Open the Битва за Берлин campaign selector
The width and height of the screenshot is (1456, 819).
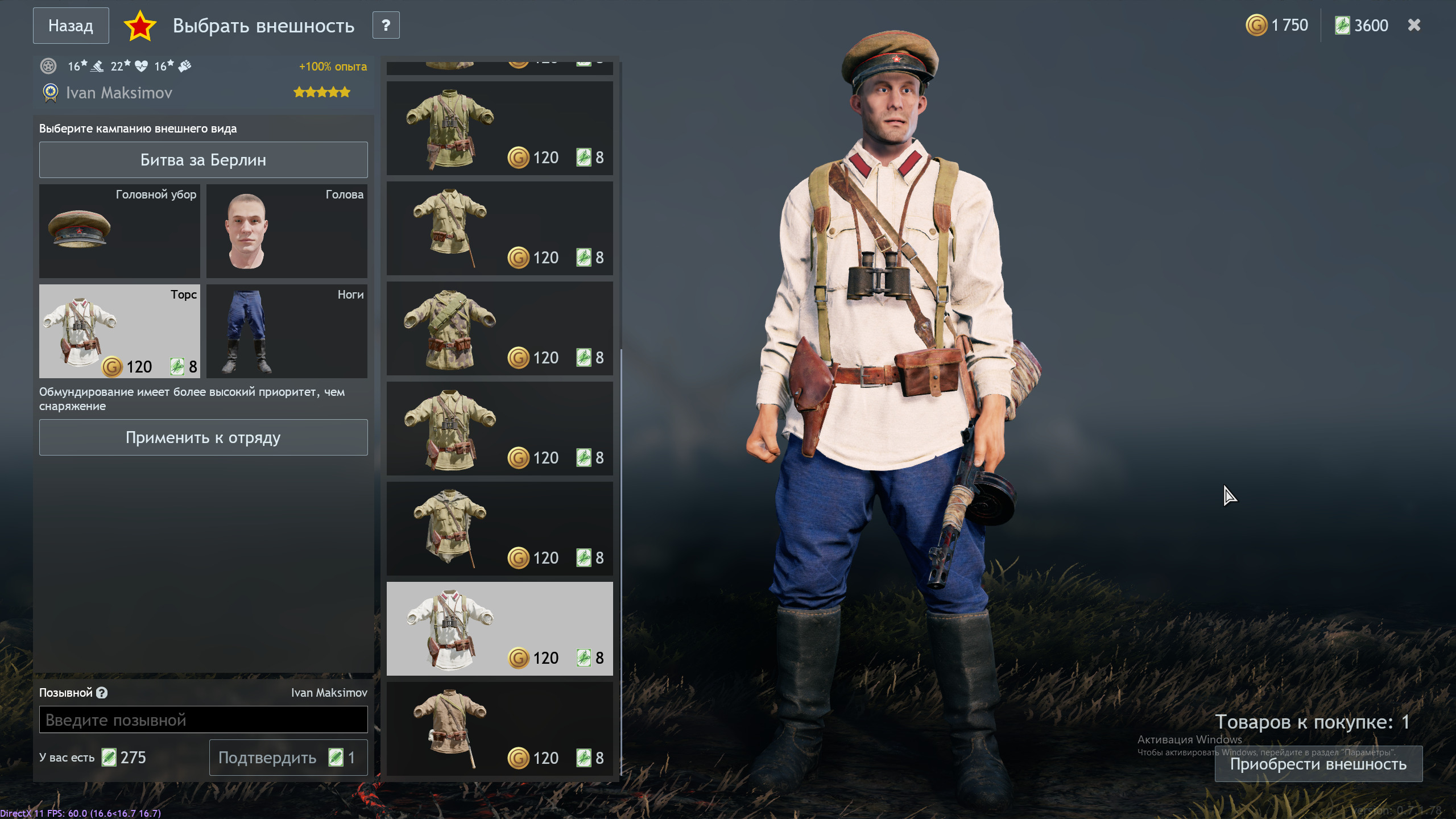[x=203, y=160]
